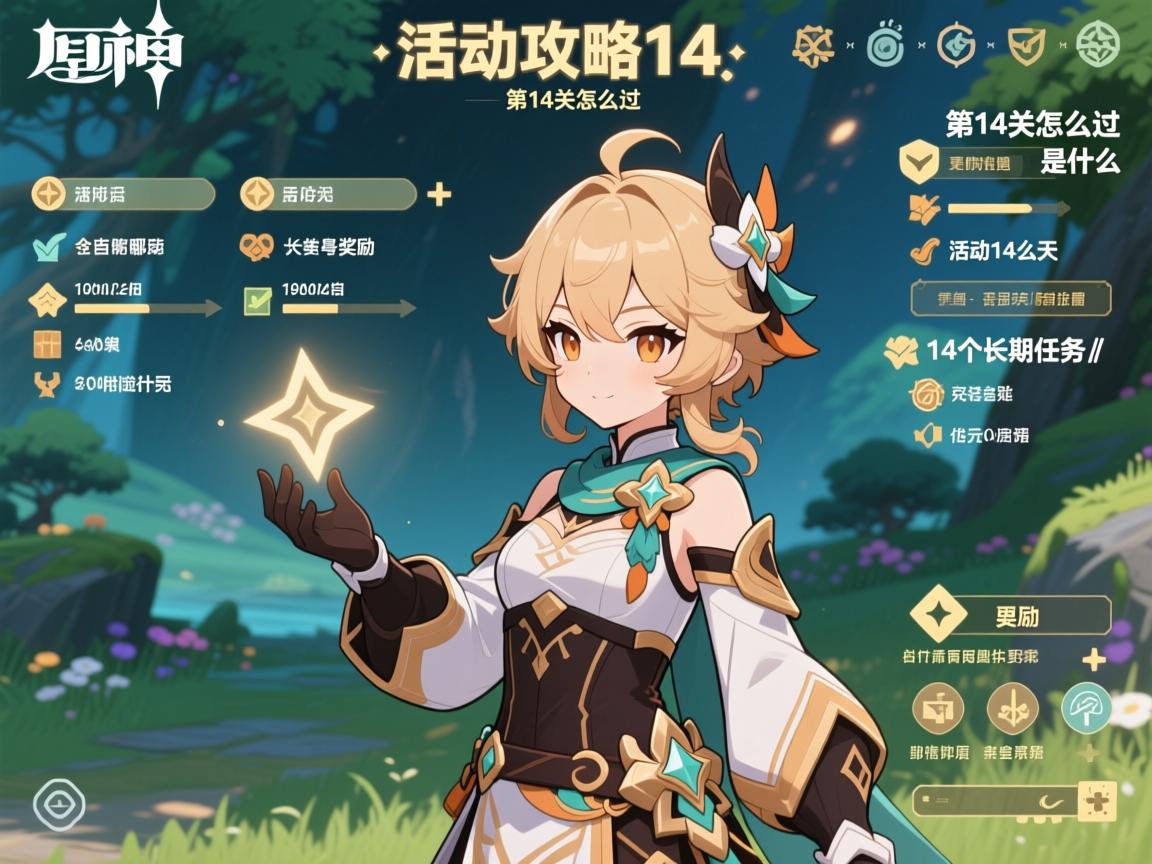The width and height of the screenshot is (1152, 864).
Task: Choose the round sword-shaped reward icon
Action: click(1012, 708)
